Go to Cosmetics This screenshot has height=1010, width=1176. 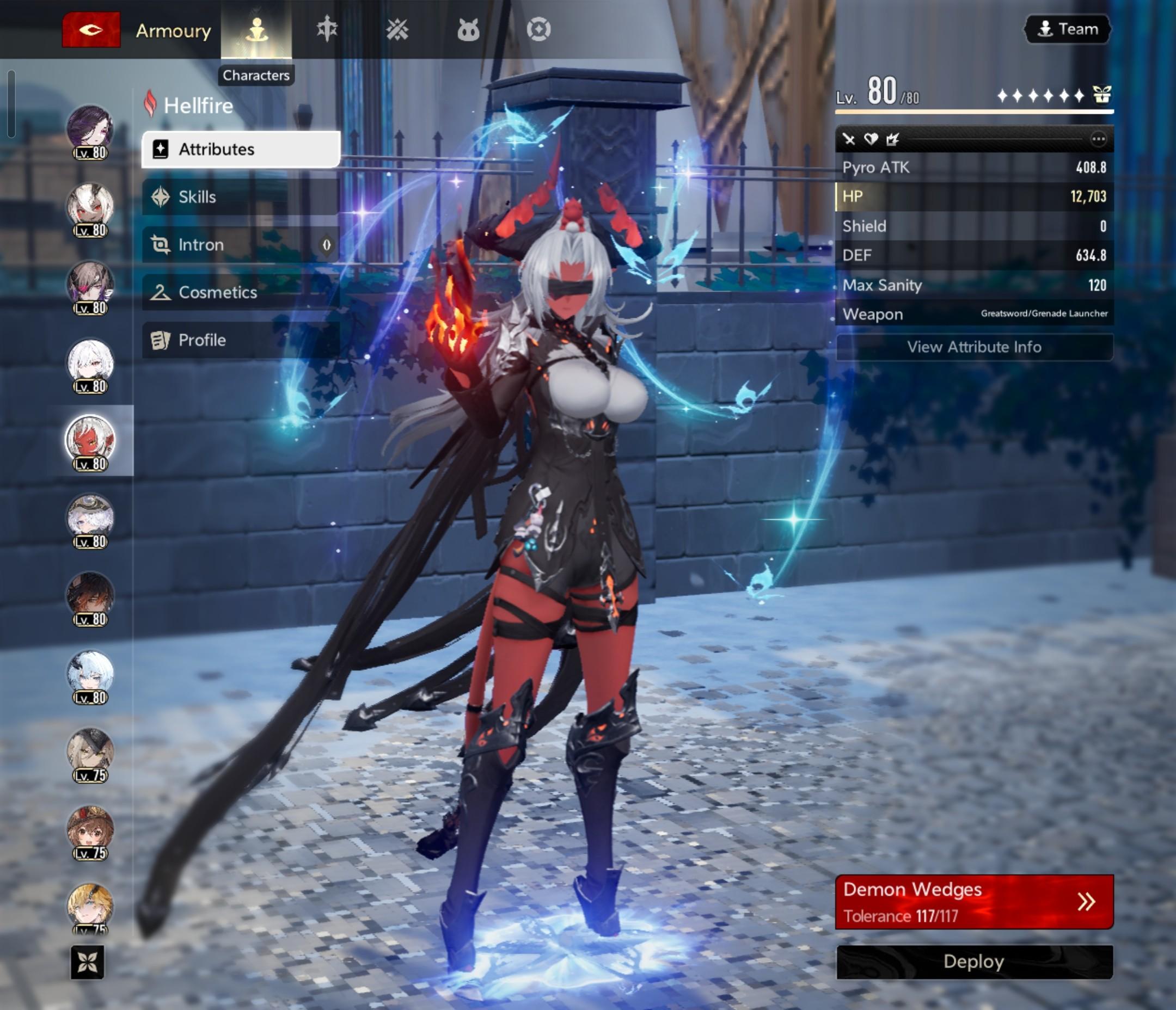pyautogui.click(x=241, y=292)
